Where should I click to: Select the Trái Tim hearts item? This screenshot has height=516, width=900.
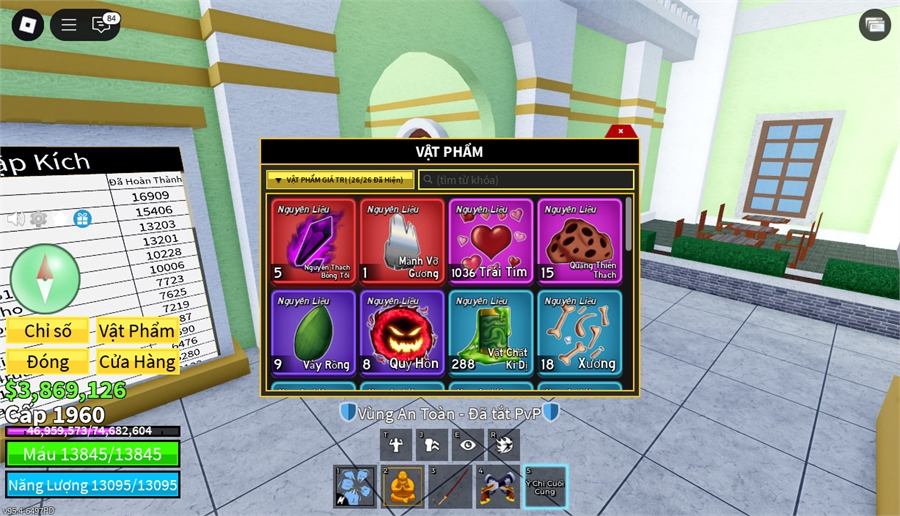tap(491, 241)
